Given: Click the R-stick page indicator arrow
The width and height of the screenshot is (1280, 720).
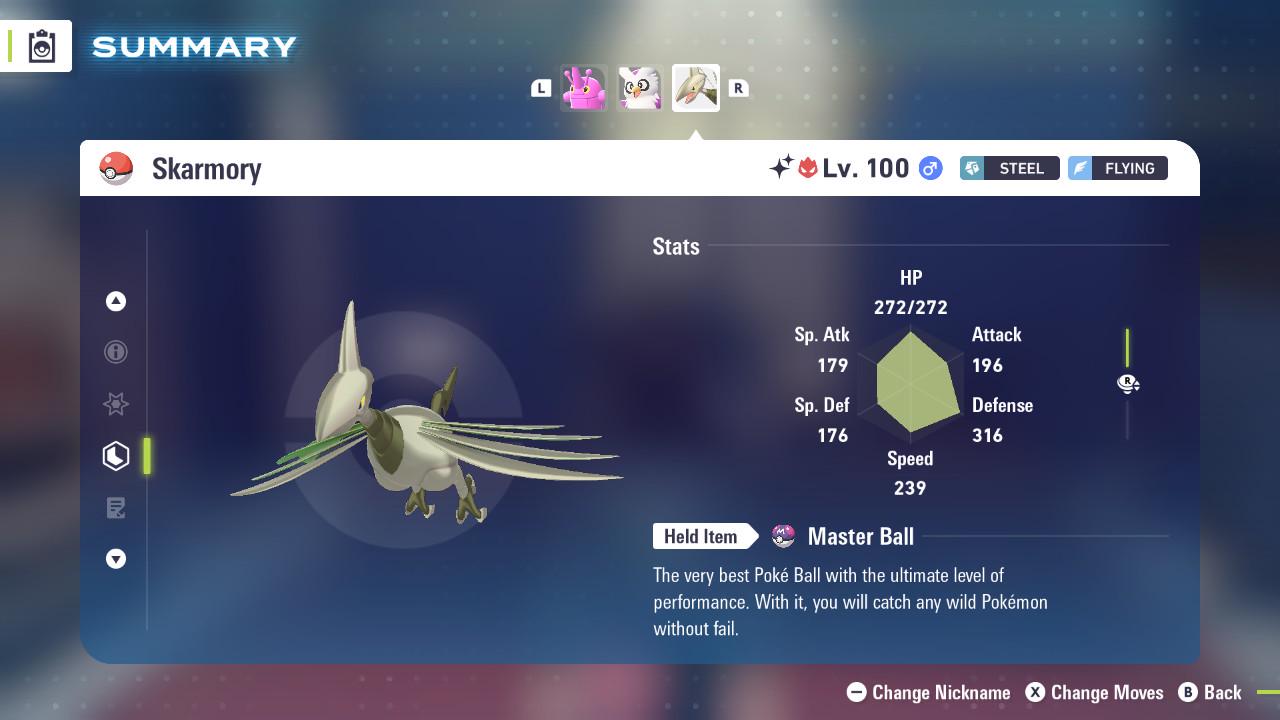Looking at the screenshot, I should tap(1128, 384).
